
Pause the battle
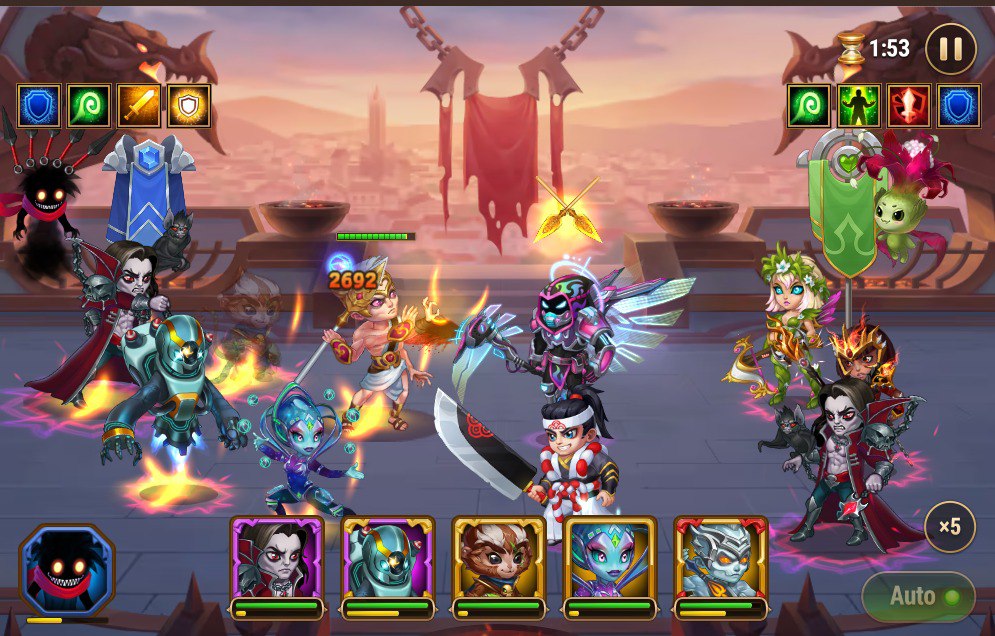(950, 48)
